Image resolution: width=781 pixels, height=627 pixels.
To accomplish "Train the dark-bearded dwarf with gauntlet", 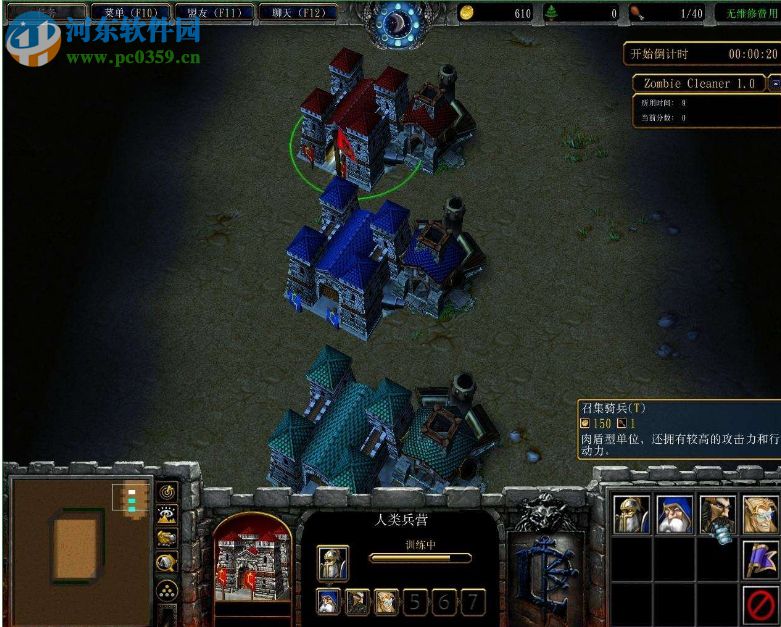I will point(718,514).
